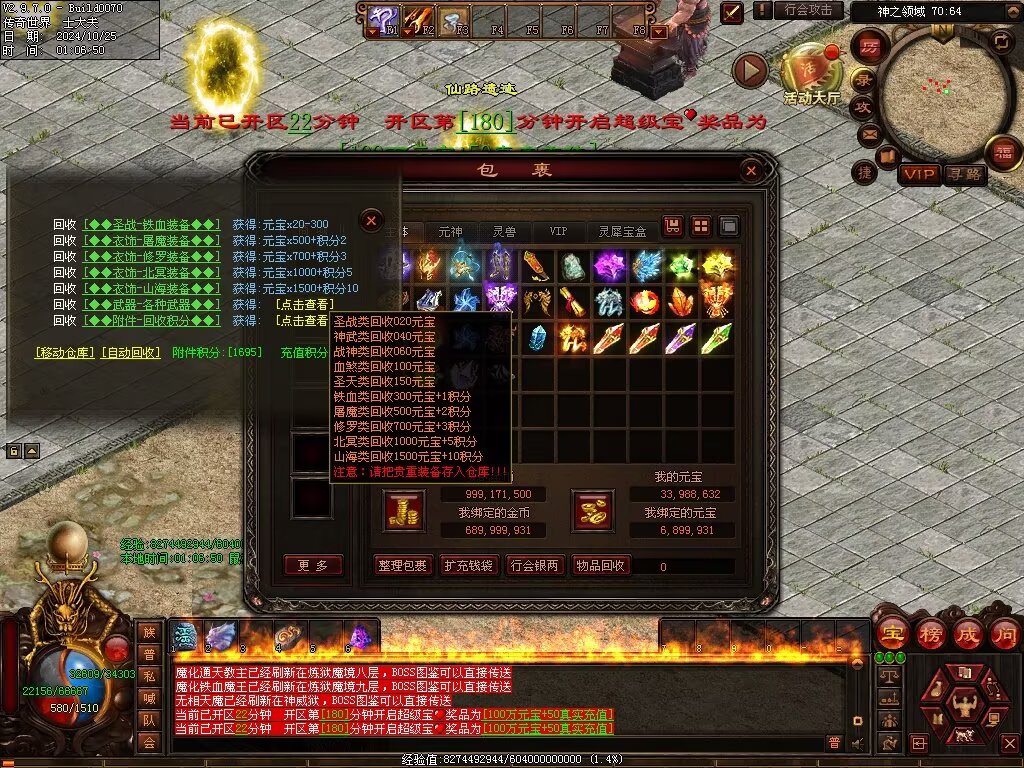Click the round play arrow button
Viewport: 1024px width, 768px height.
tap(749, 70)
